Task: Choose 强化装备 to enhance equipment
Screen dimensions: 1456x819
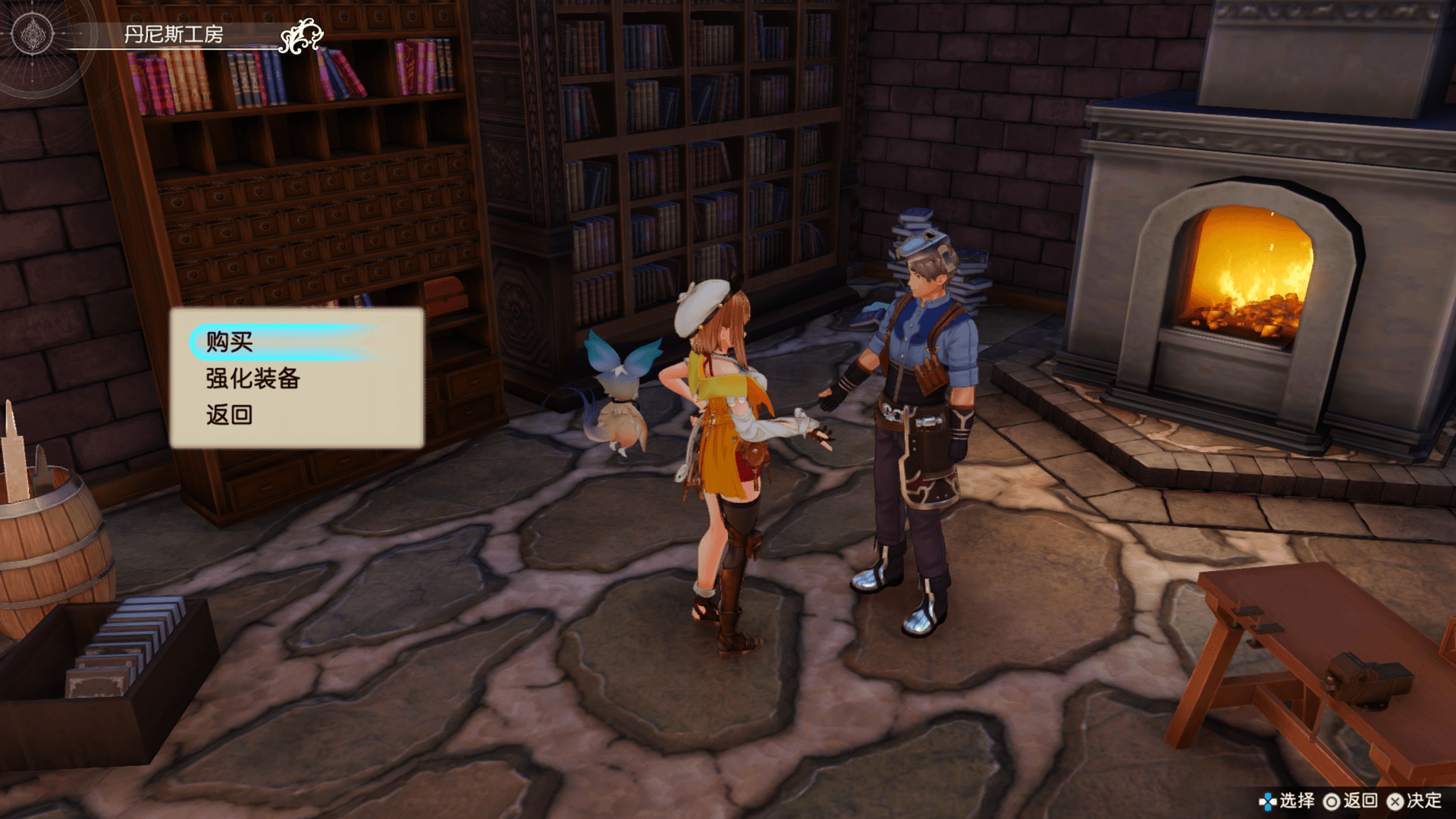Action: (x=253, y=378)
